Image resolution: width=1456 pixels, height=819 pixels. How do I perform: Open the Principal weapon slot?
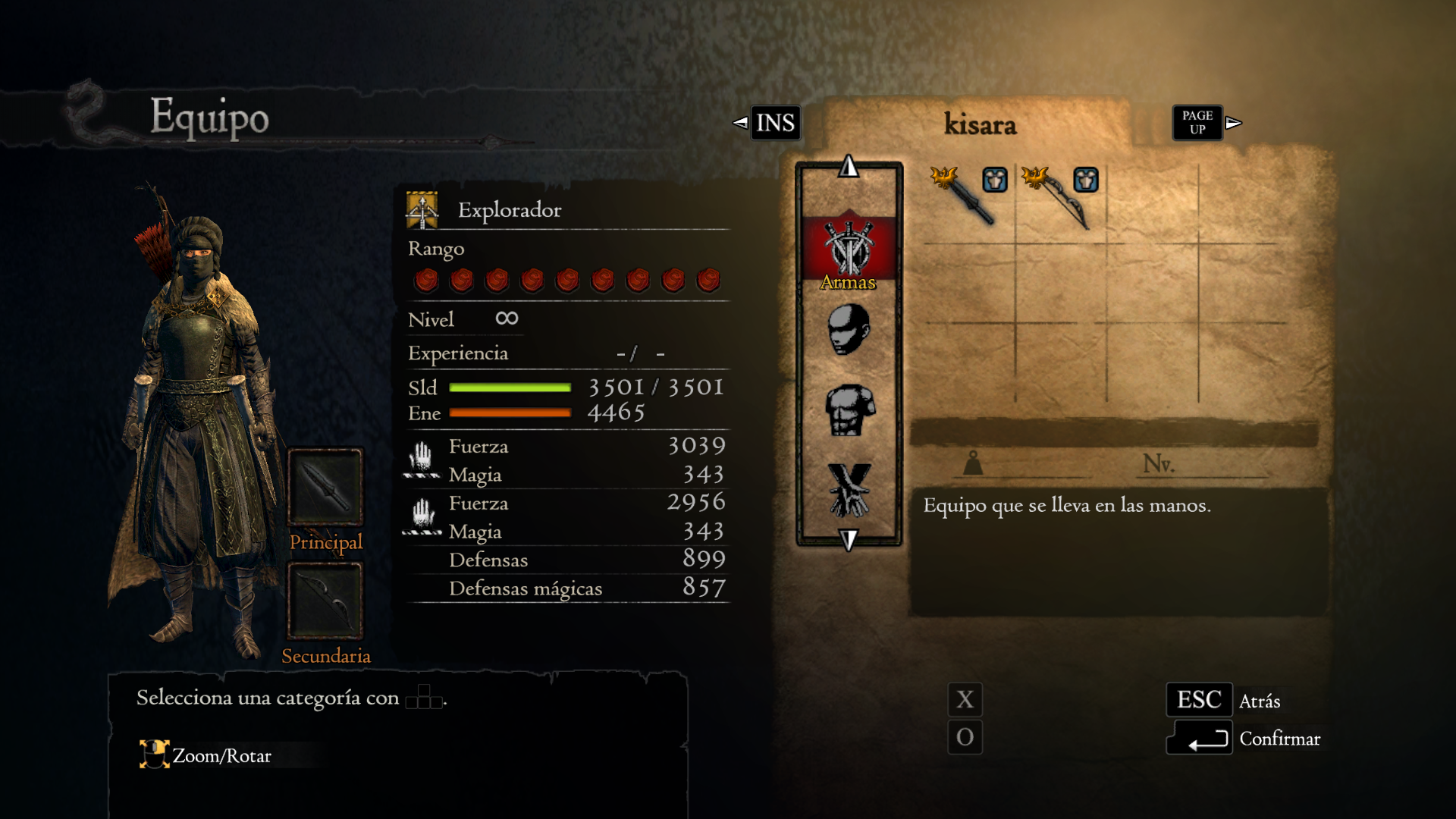pyautogui.click(x=325, y=487)
